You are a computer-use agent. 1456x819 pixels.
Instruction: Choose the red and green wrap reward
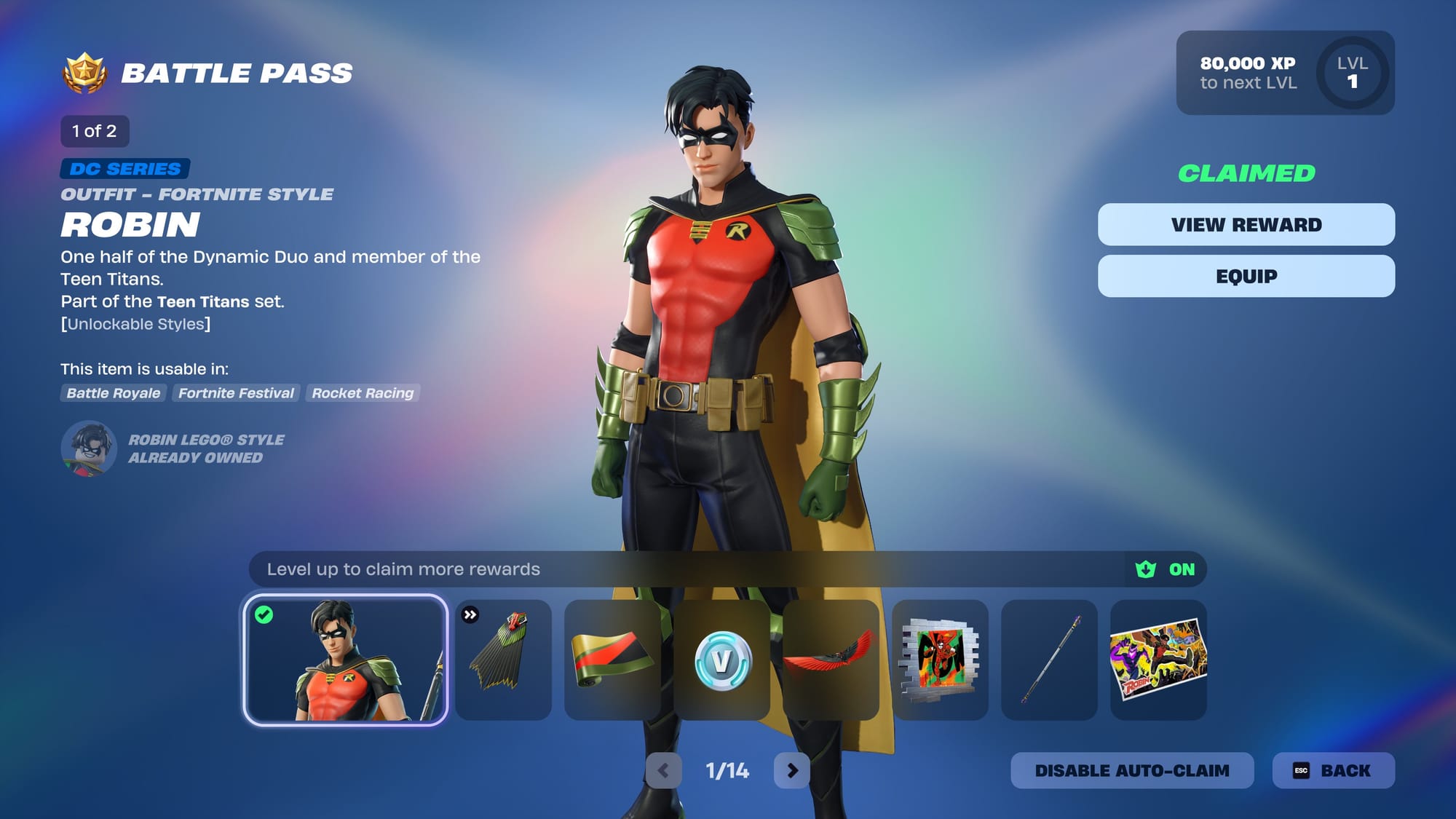coord(612,660)
